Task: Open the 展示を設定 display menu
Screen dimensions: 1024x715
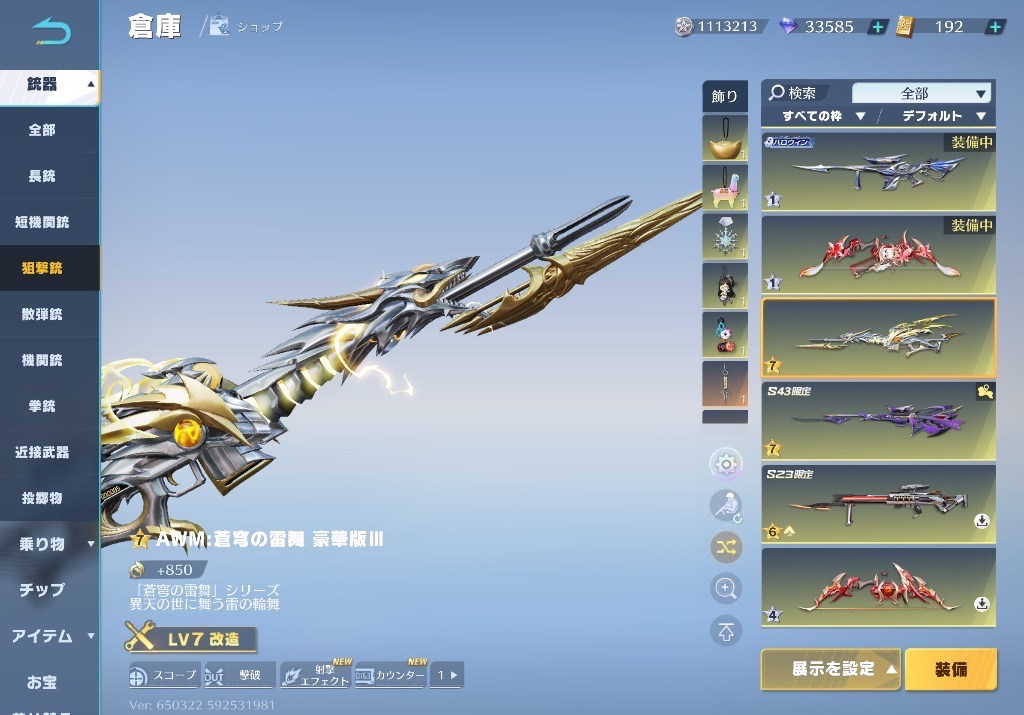Action: coord(832,669)
